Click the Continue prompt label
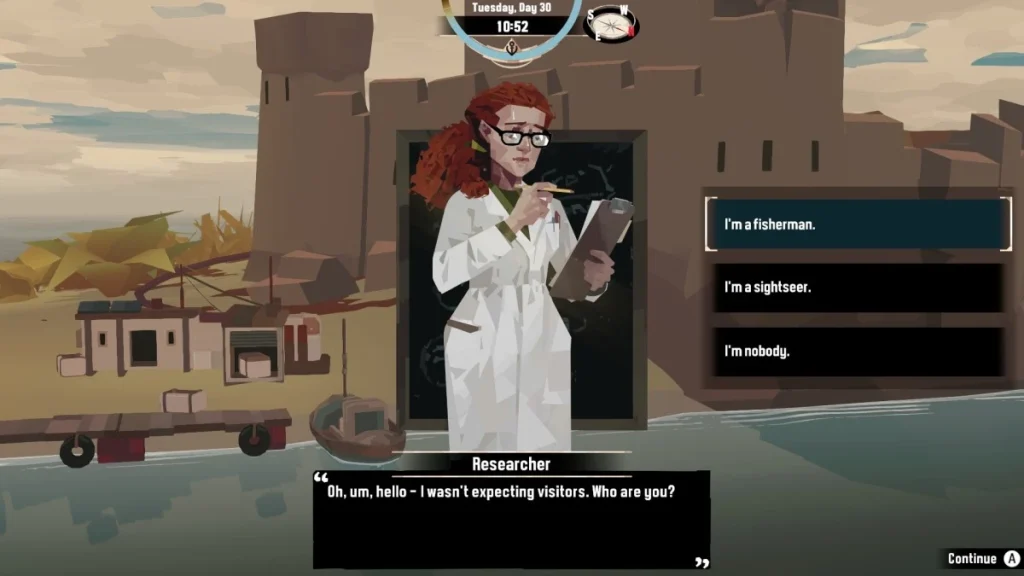This screenshot has width=1024, height=576. [972, 558]
